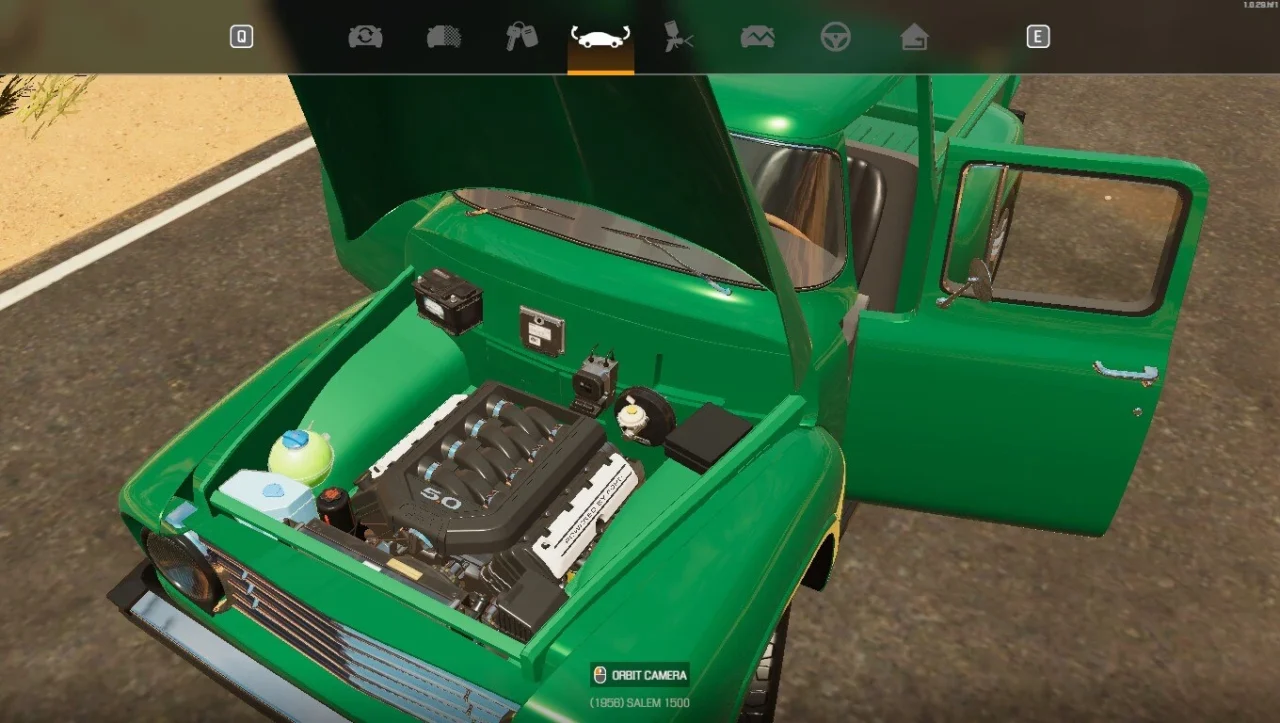Screen dimensions: 1280x723
Task: Open the car swap tab with circular arrows
Action: [x=365, y=37]
